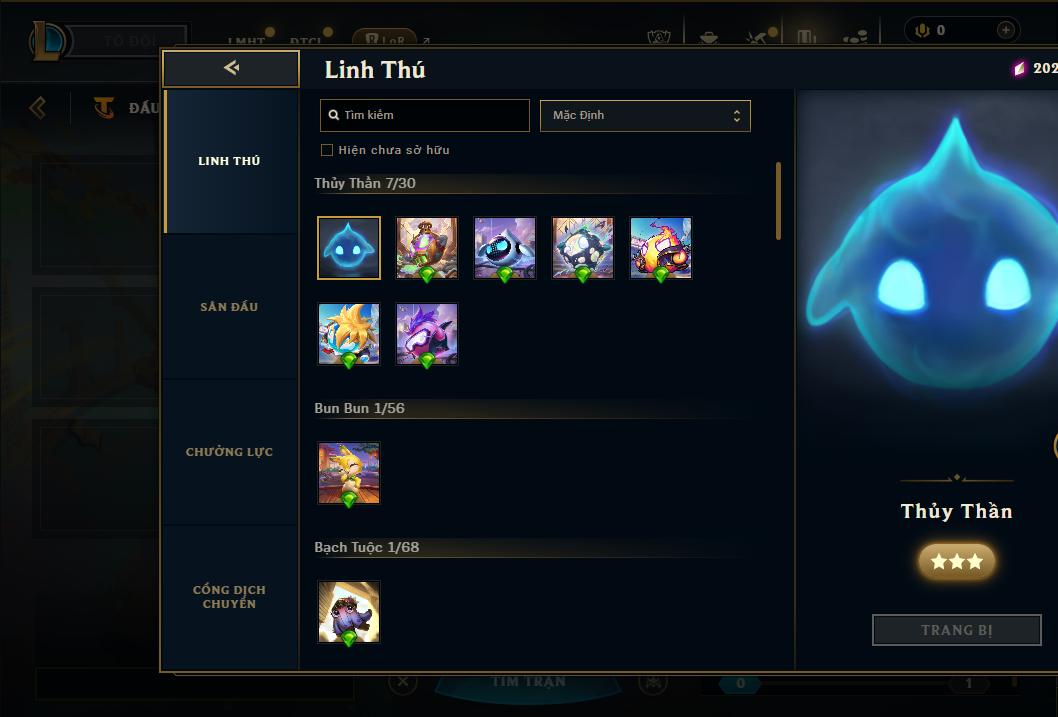Select the Bạch Tuộc little legend thumbnail

pyautogui.click(x=349, y=612)
